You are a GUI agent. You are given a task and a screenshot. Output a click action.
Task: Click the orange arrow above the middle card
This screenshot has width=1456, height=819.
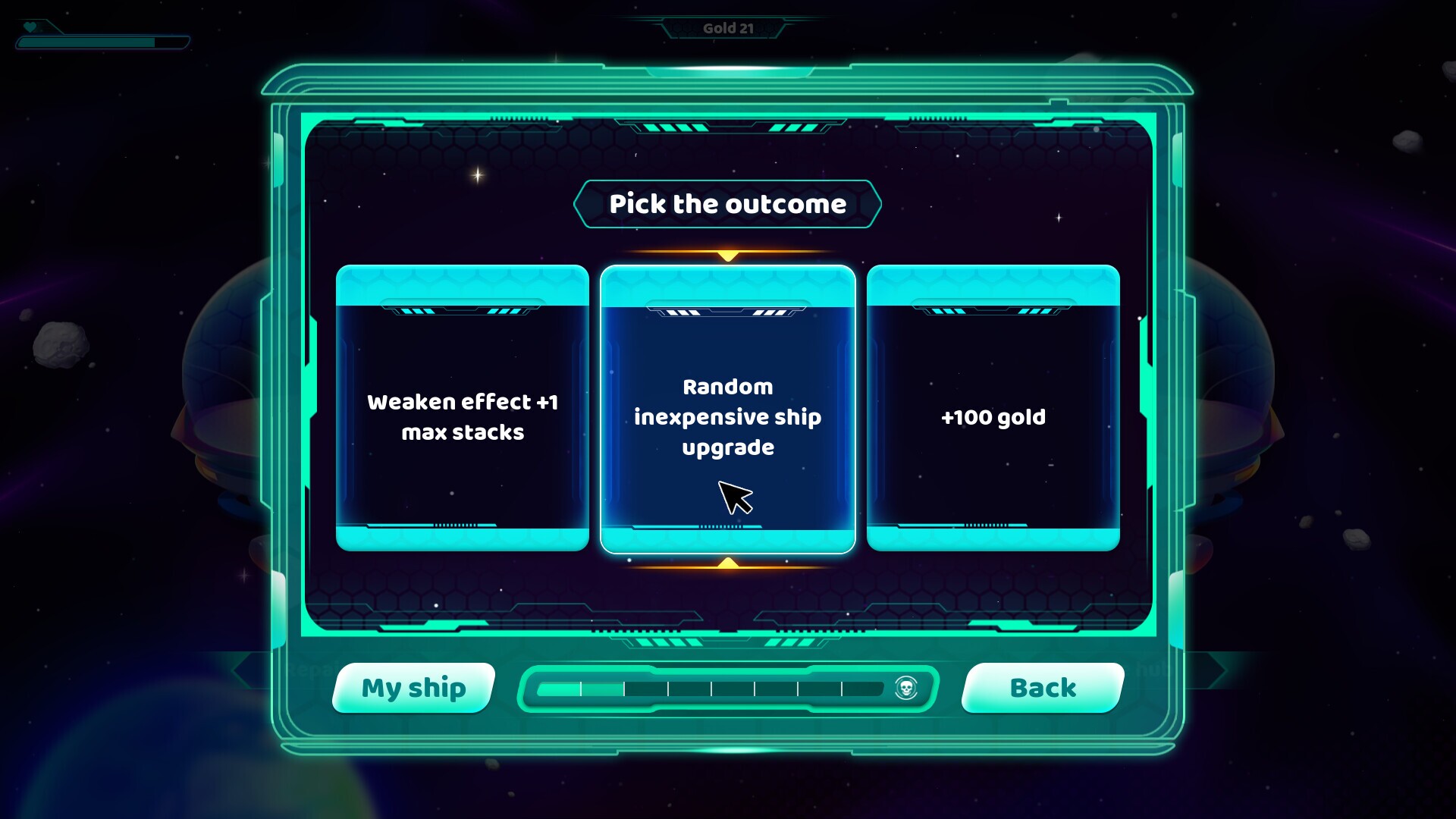click(728, 253)
